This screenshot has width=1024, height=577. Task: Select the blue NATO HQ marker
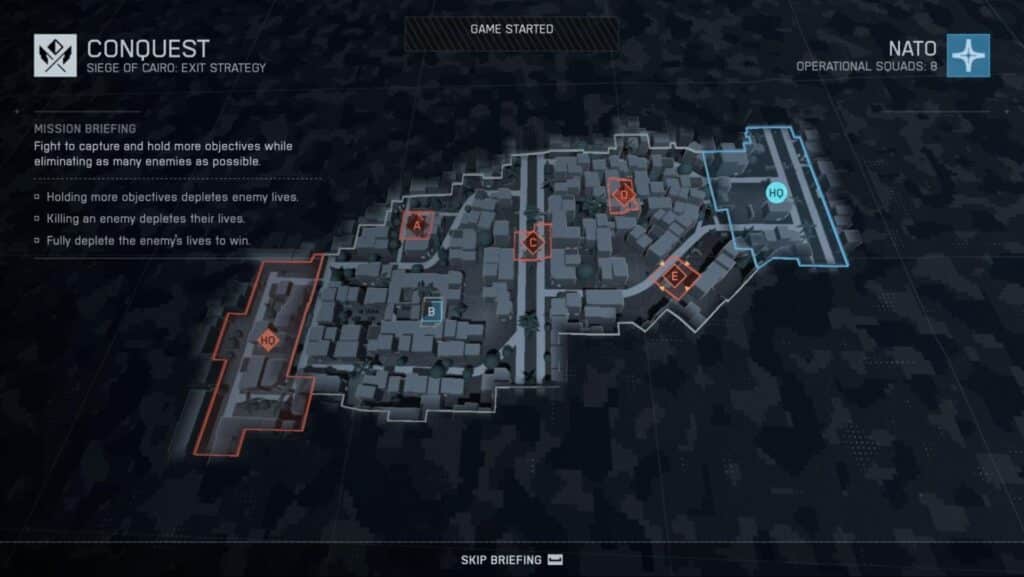click(x=775, y=192)
